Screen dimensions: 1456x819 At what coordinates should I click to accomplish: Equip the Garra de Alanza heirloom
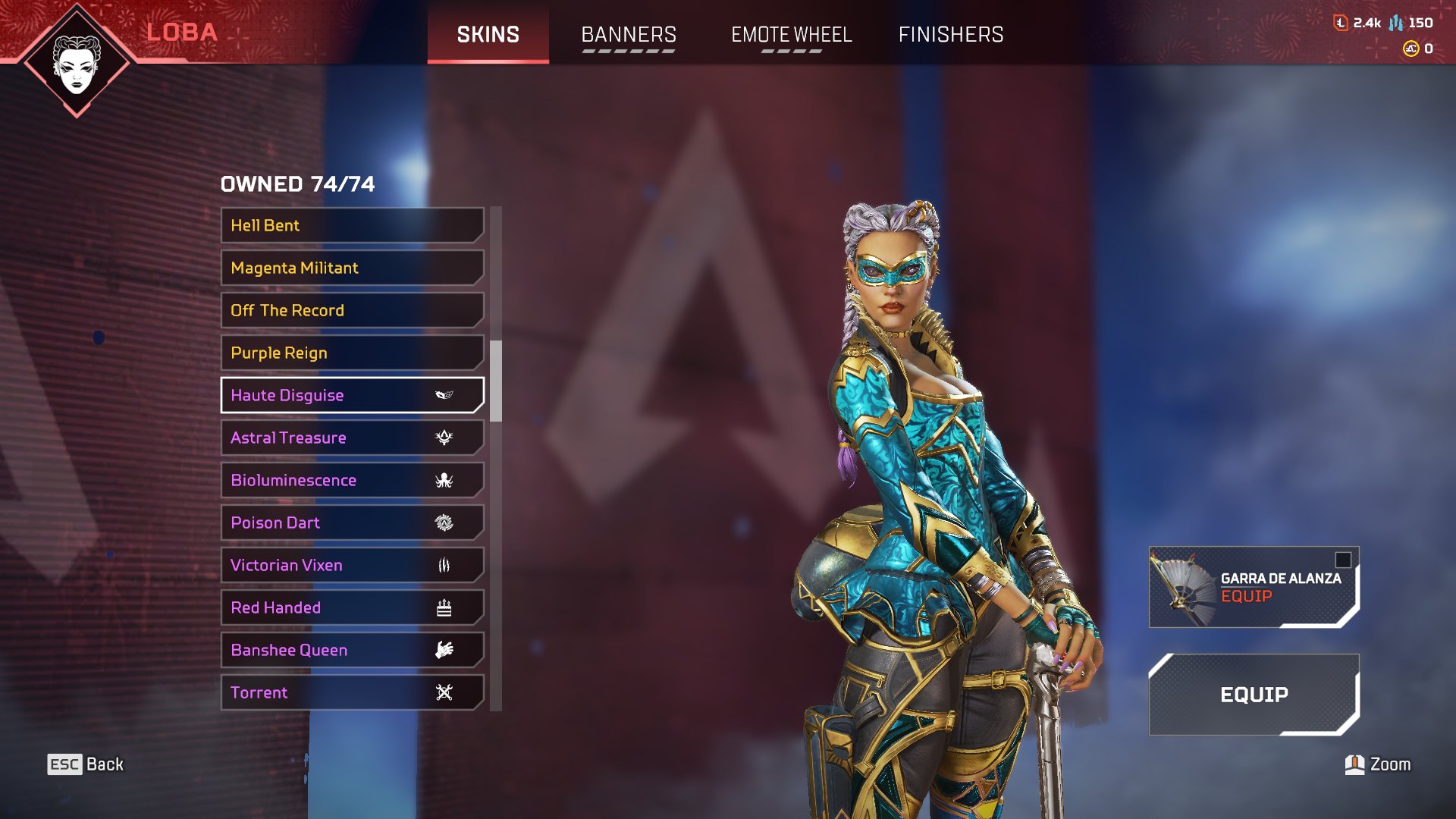(1254, 587)
